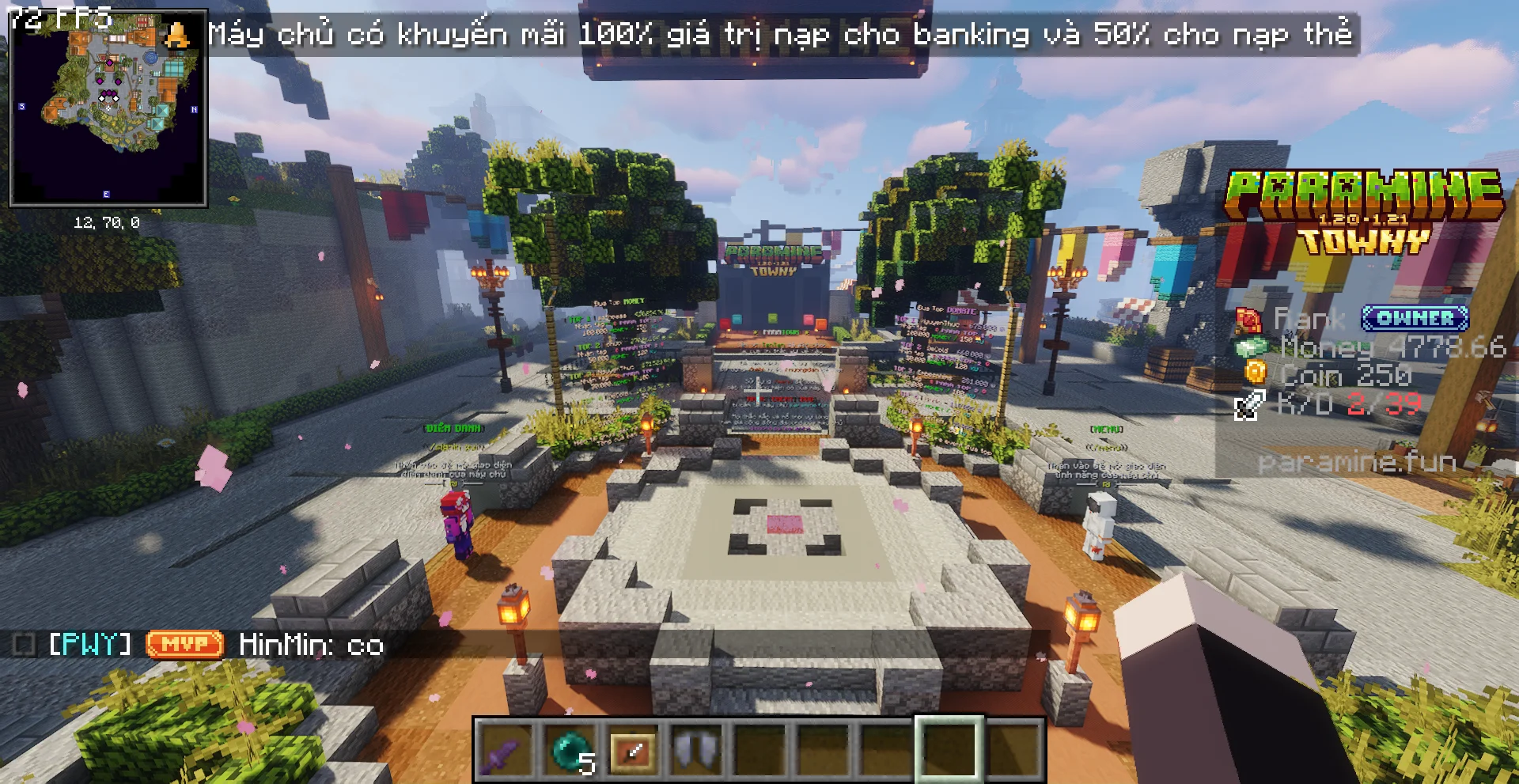Click HinMin's chat message line

pyautogui.click(x=310, y=645)
